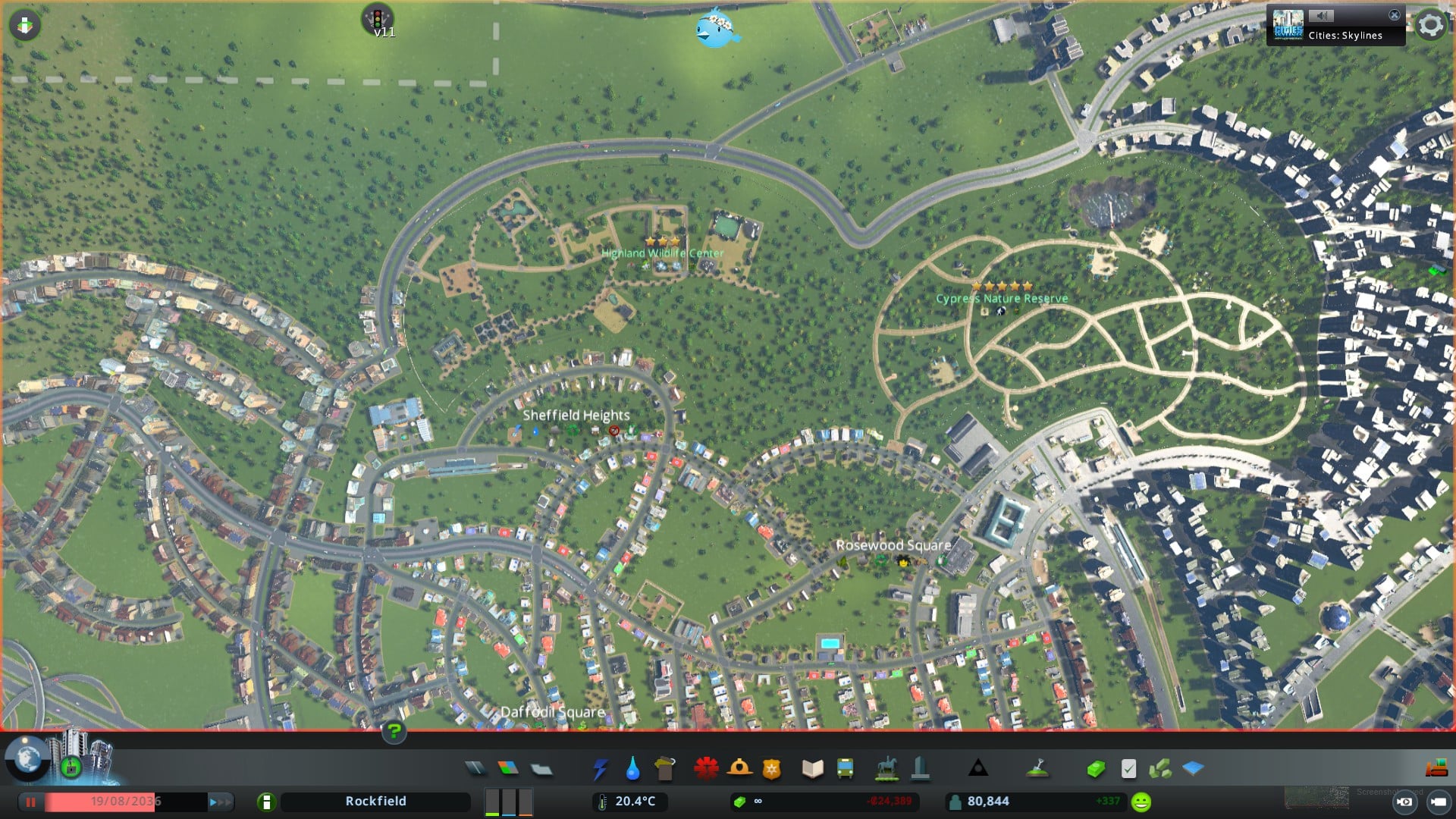This screenshot has width=1456, height=819.
Task: Open the Economy money panel
Action: pos(1095,769)
